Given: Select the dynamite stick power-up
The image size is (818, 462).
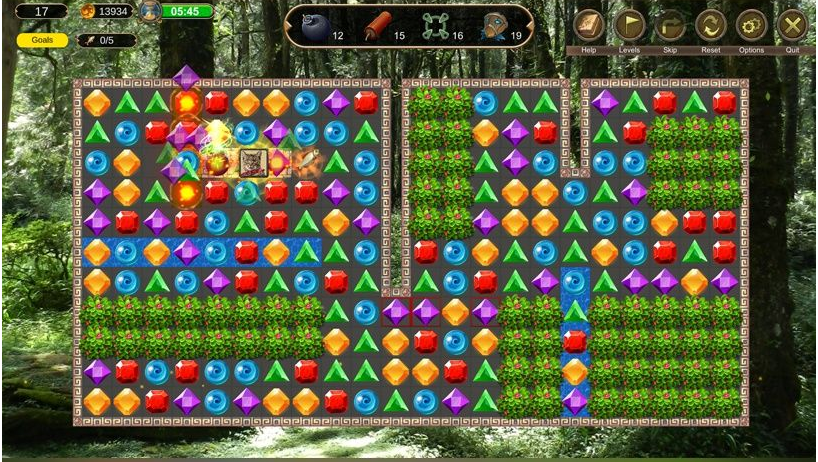Looking at the screenshot, I should coord(377,26).
